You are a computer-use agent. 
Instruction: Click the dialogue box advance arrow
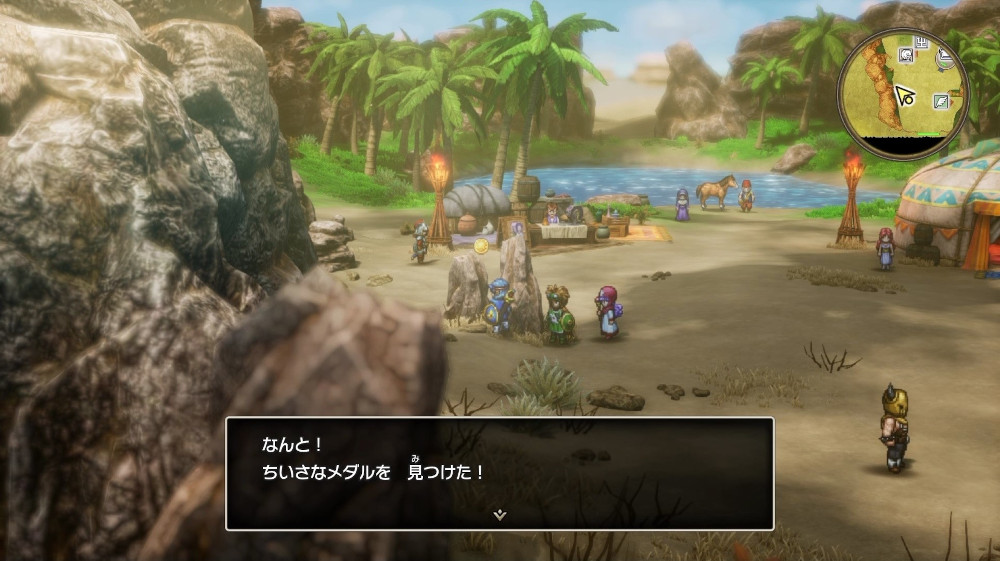click(x=499, y=515)
